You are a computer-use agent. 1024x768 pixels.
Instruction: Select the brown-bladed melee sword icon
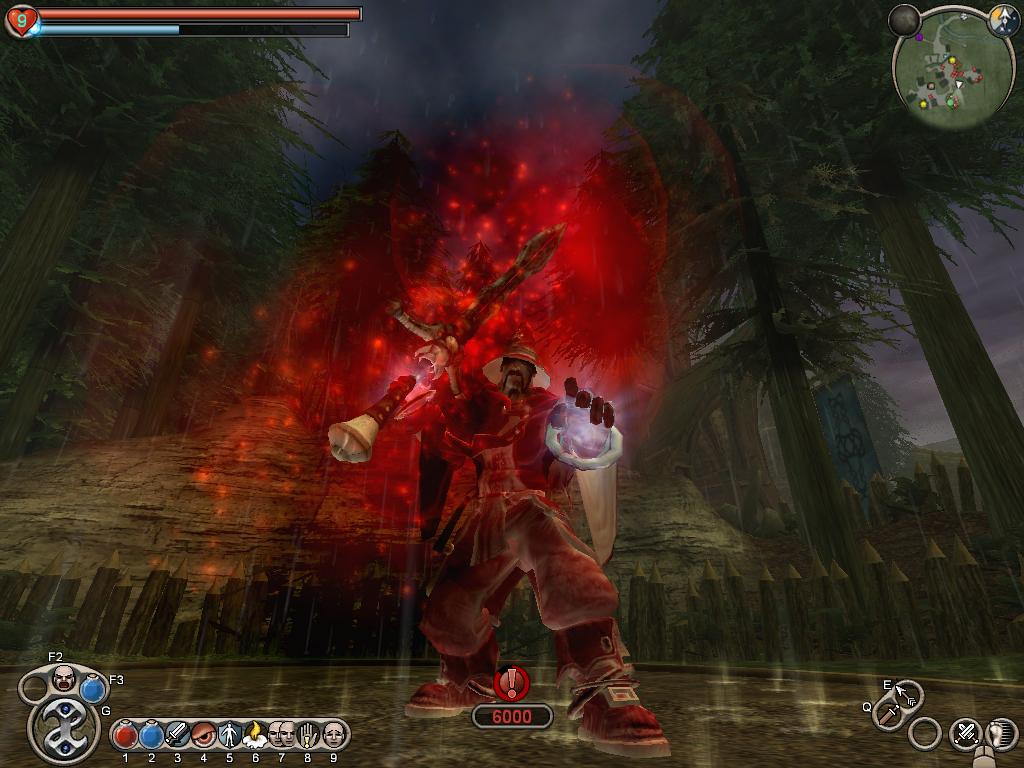point(887,714)
